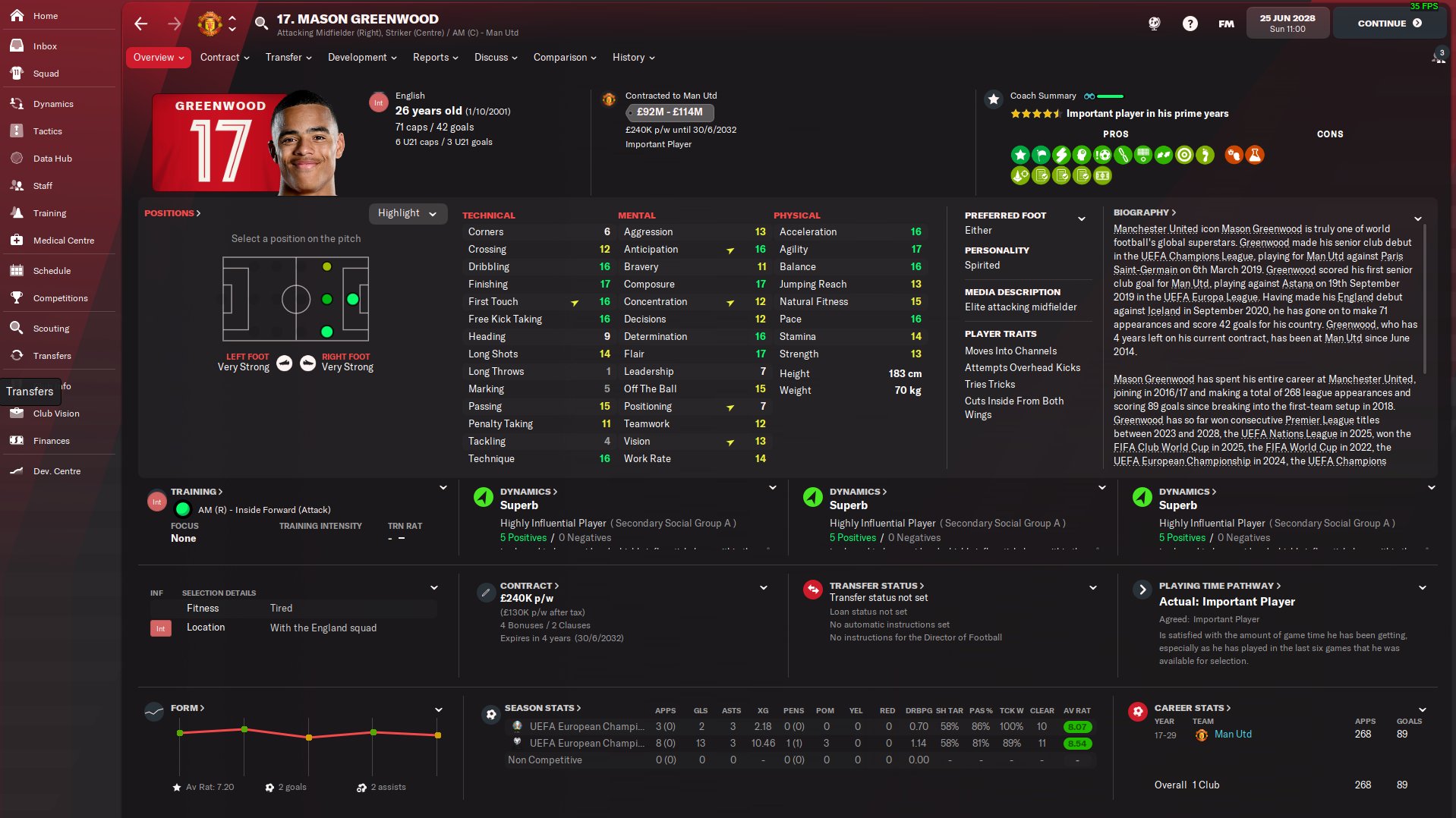This screenshot has width=1456, height=818.
Task: Open the Overview dropdown menu
Action: coord(157,57)
